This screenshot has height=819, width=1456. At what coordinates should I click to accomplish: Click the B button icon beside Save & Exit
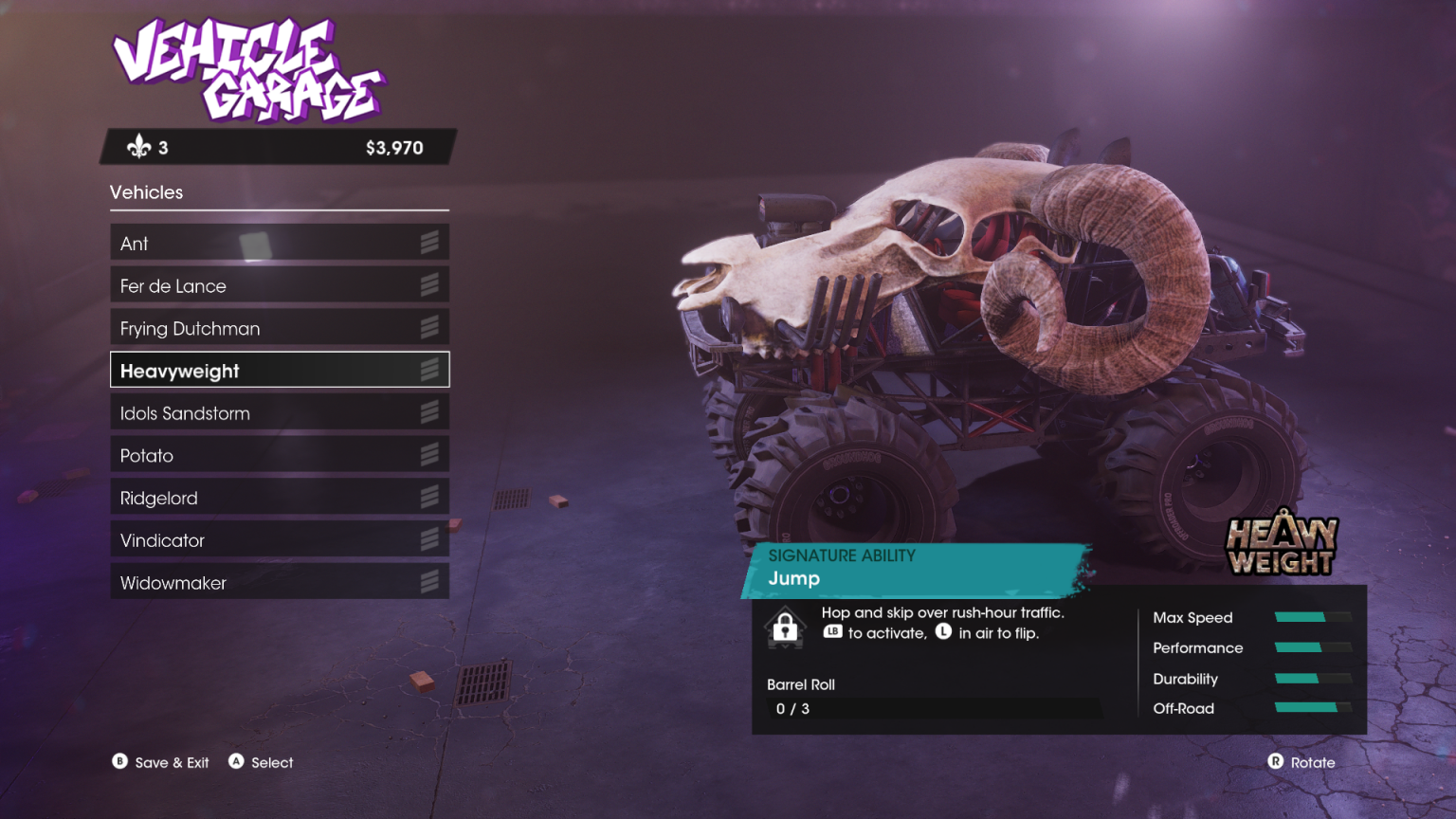point(118,761)
